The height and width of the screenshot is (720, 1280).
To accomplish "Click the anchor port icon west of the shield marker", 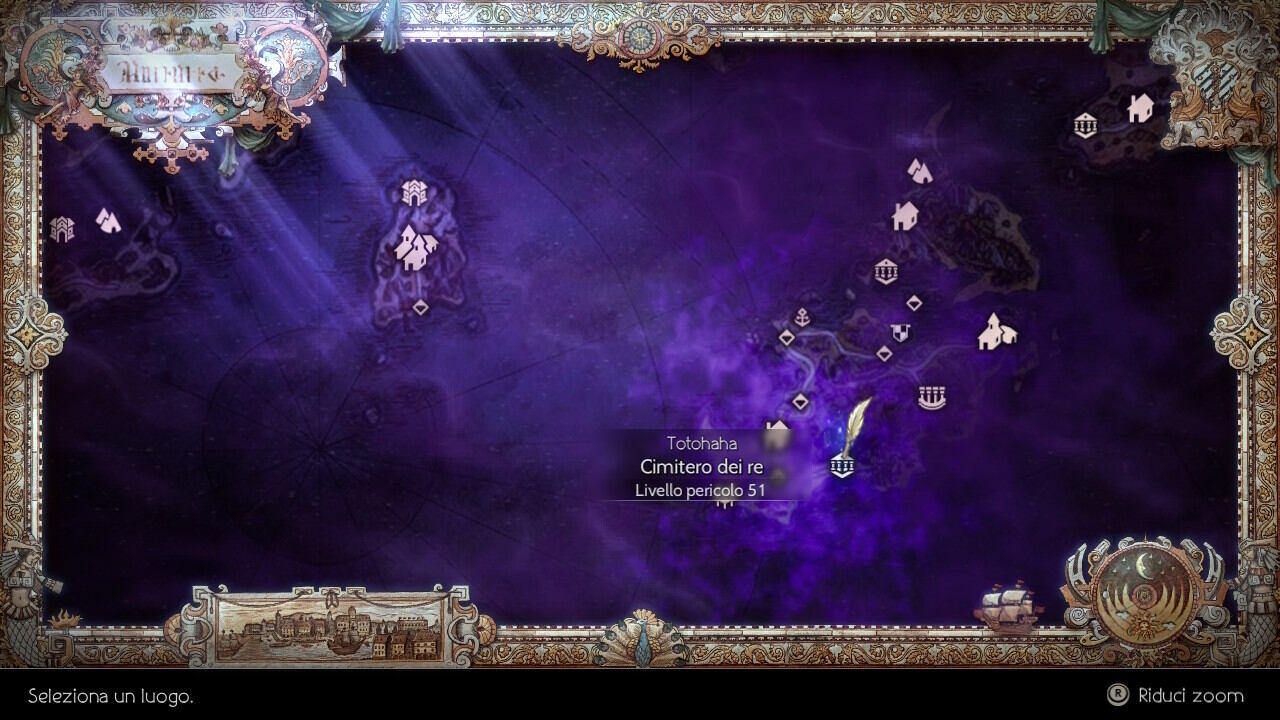I will tap(801, 318).
